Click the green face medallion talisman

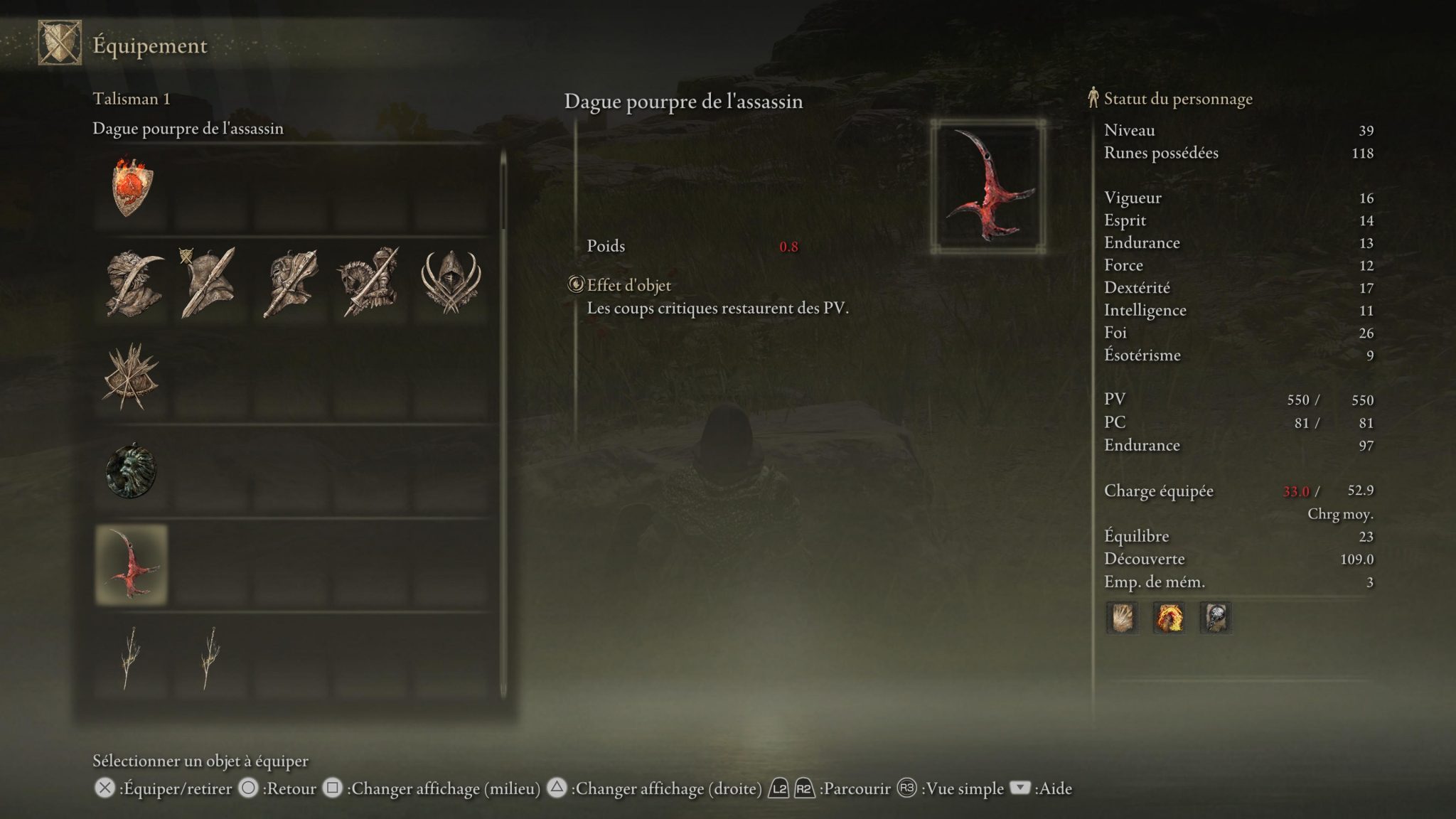coord(132,473)
